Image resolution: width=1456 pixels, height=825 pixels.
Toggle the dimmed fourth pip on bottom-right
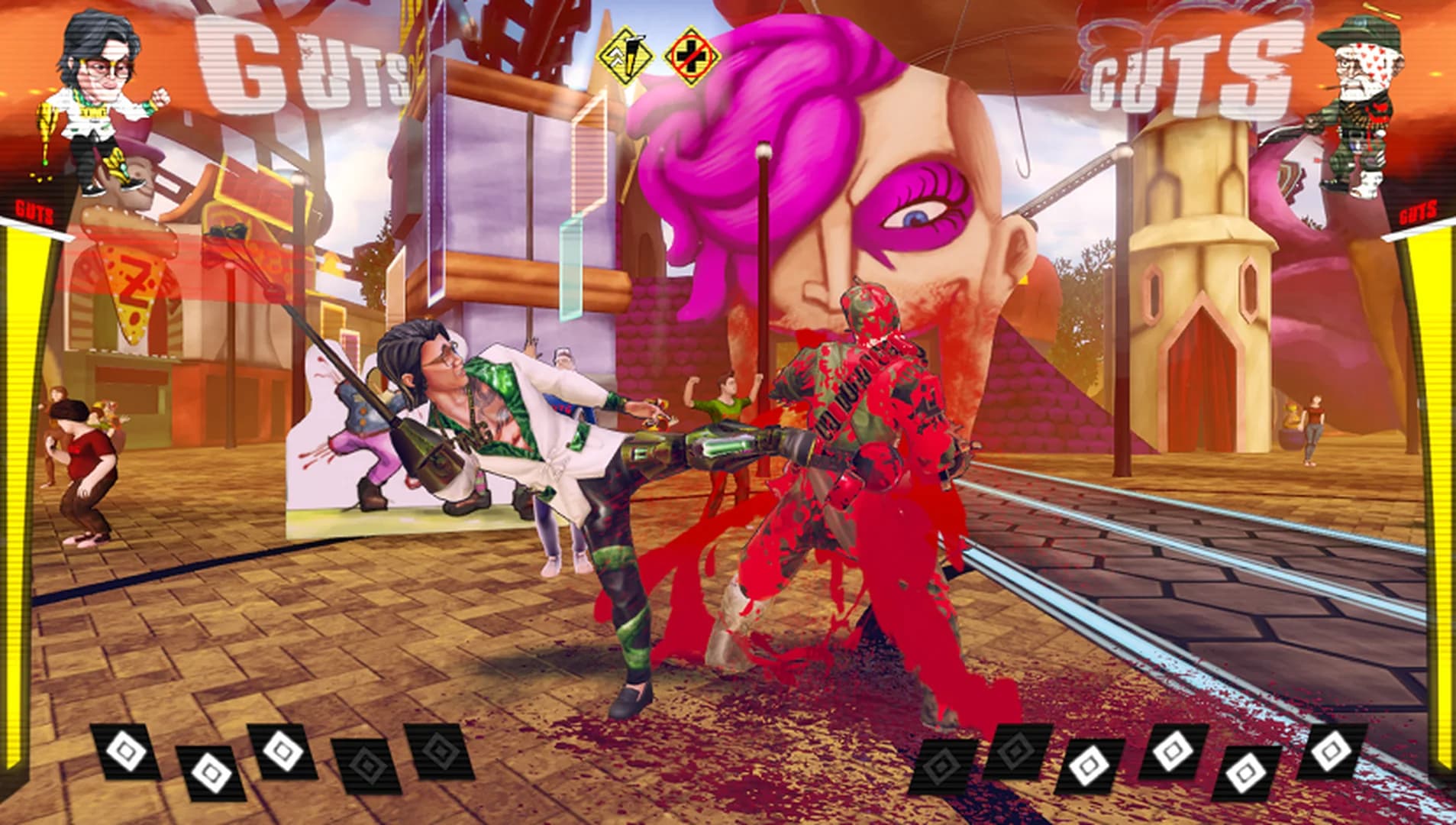coord(1015,751)
